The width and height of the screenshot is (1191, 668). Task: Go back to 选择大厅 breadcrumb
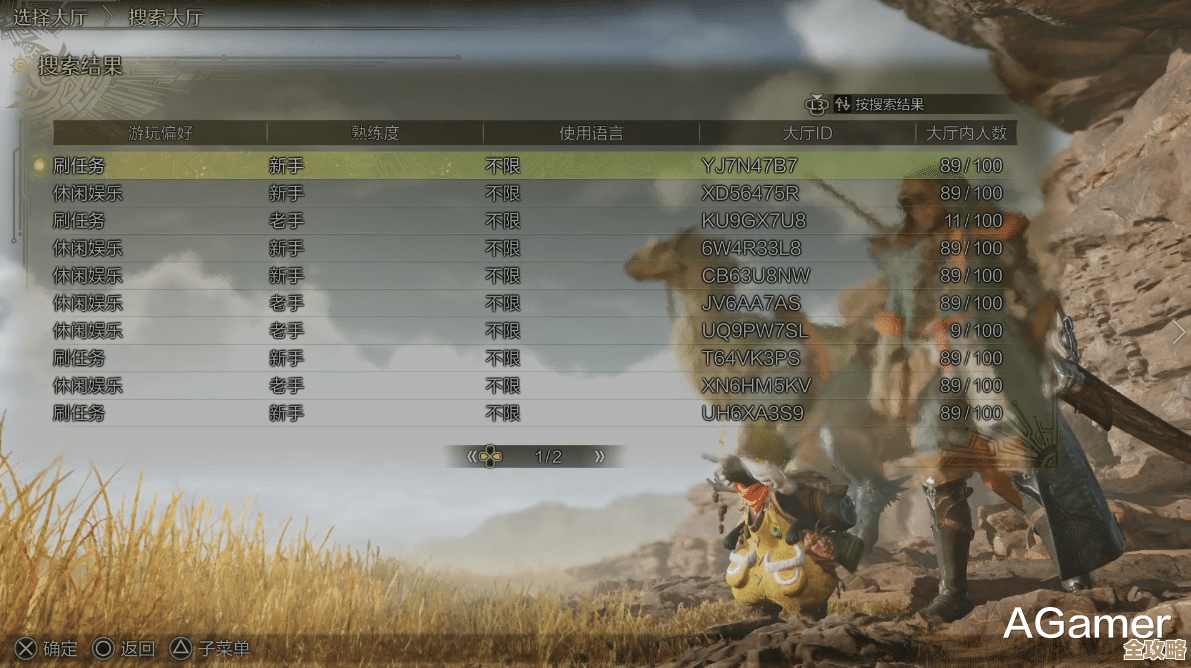[x=55, y=17]
